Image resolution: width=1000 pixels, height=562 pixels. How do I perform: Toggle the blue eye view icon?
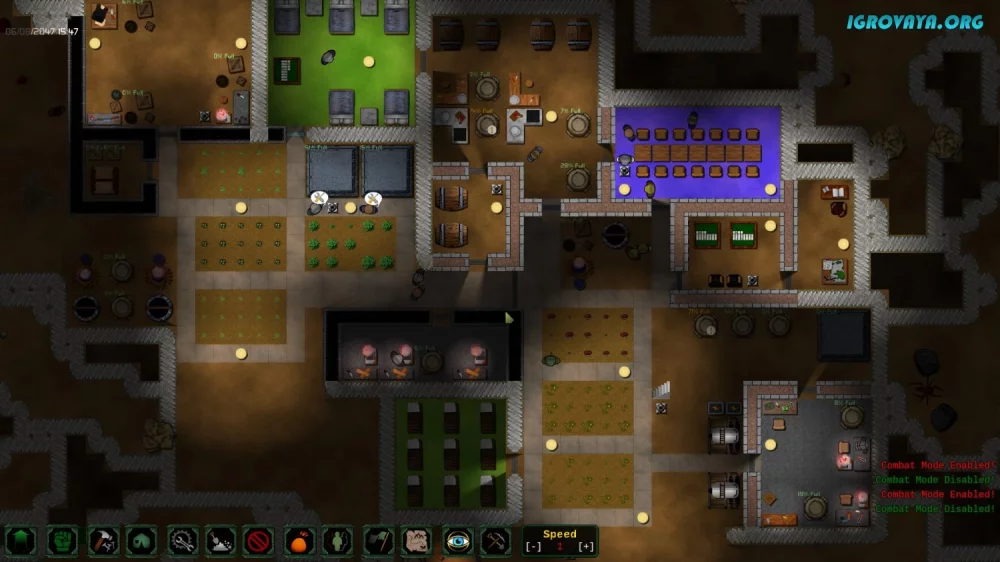point(457,541)
